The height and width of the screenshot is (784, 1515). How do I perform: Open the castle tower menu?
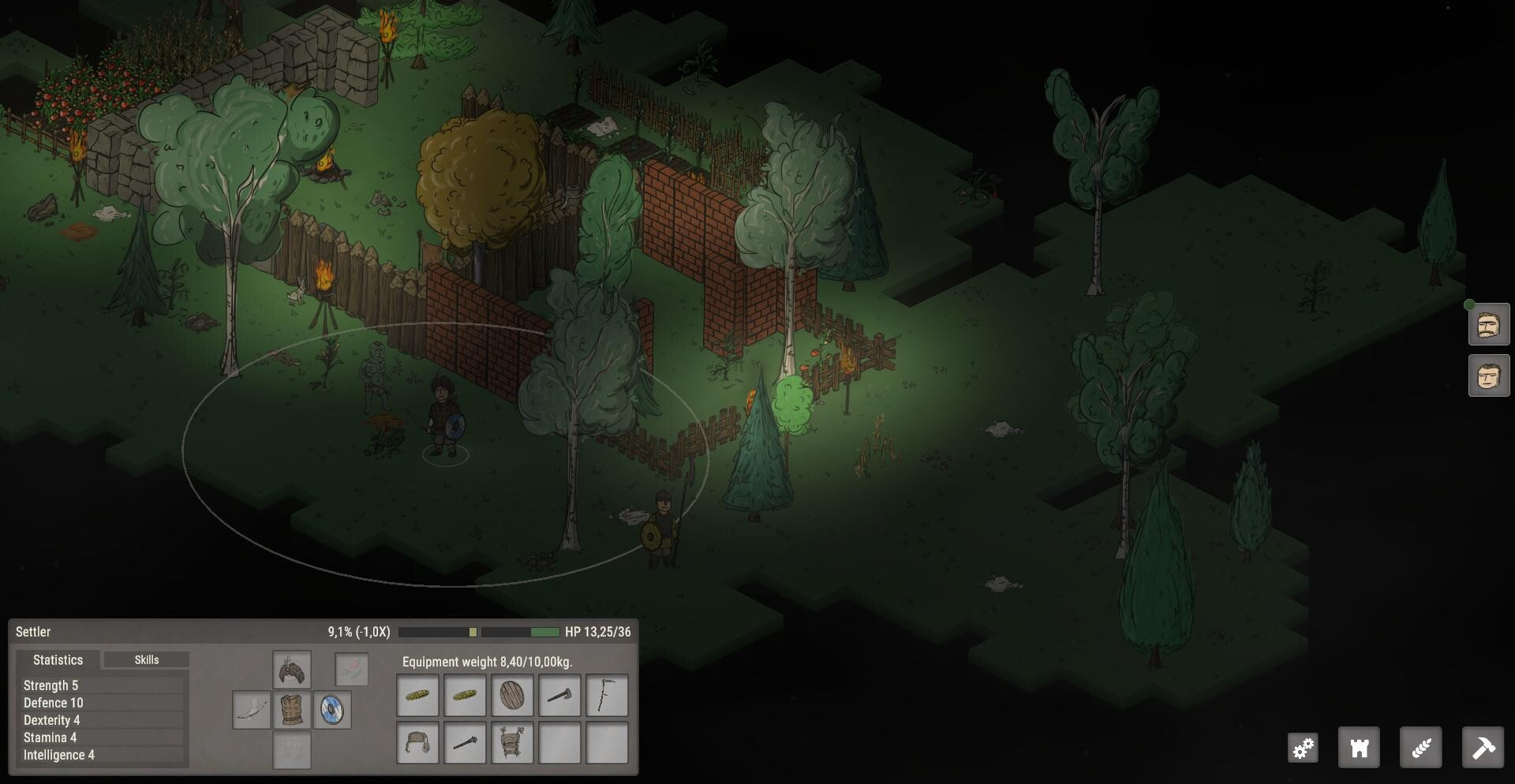[x=1359, y=748]
